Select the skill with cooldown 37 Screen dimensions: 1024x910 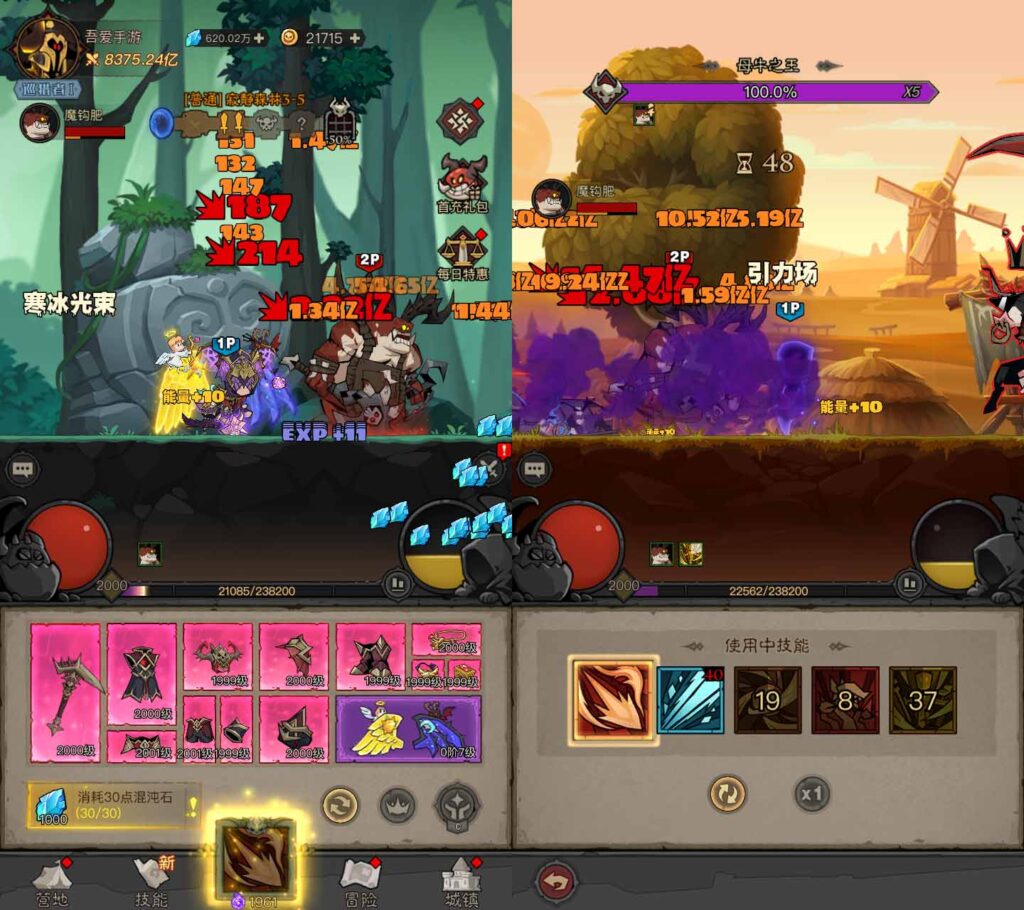(x=922, y=700)
